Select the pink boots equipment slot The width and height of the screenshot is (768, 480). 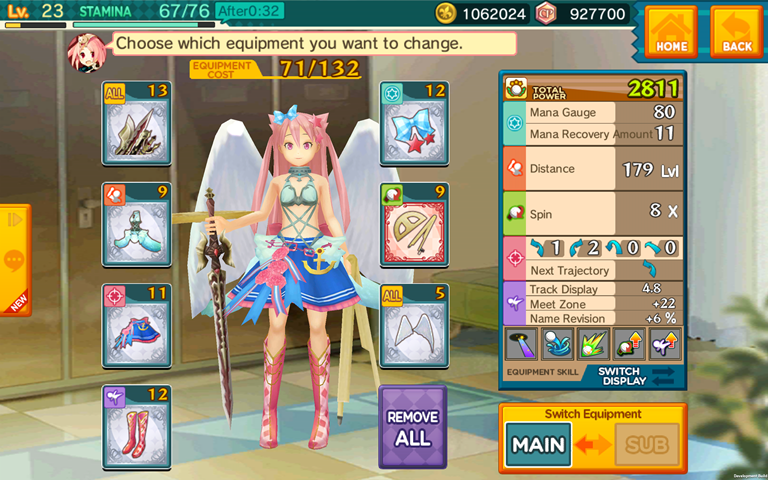click(136, 426)
